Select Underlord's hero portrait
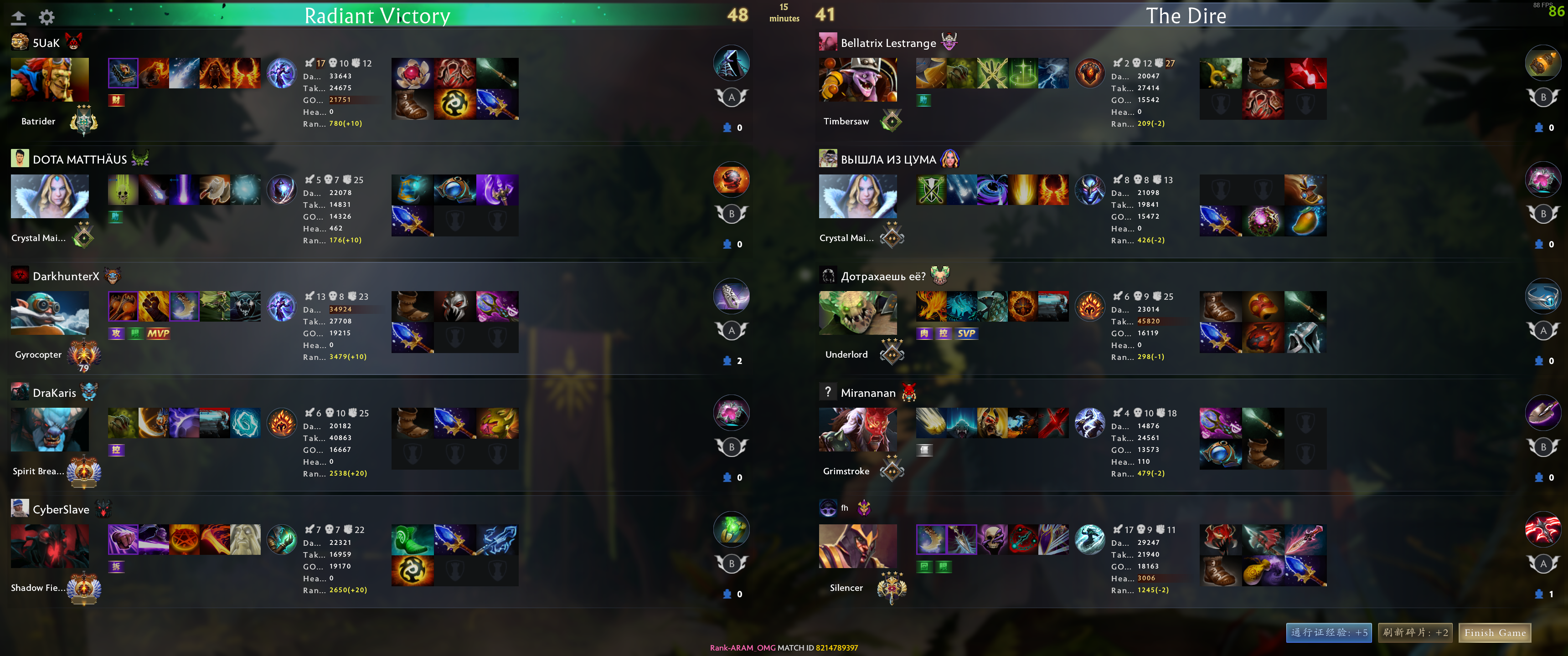 pyautogui.click(x=858, y=313)
